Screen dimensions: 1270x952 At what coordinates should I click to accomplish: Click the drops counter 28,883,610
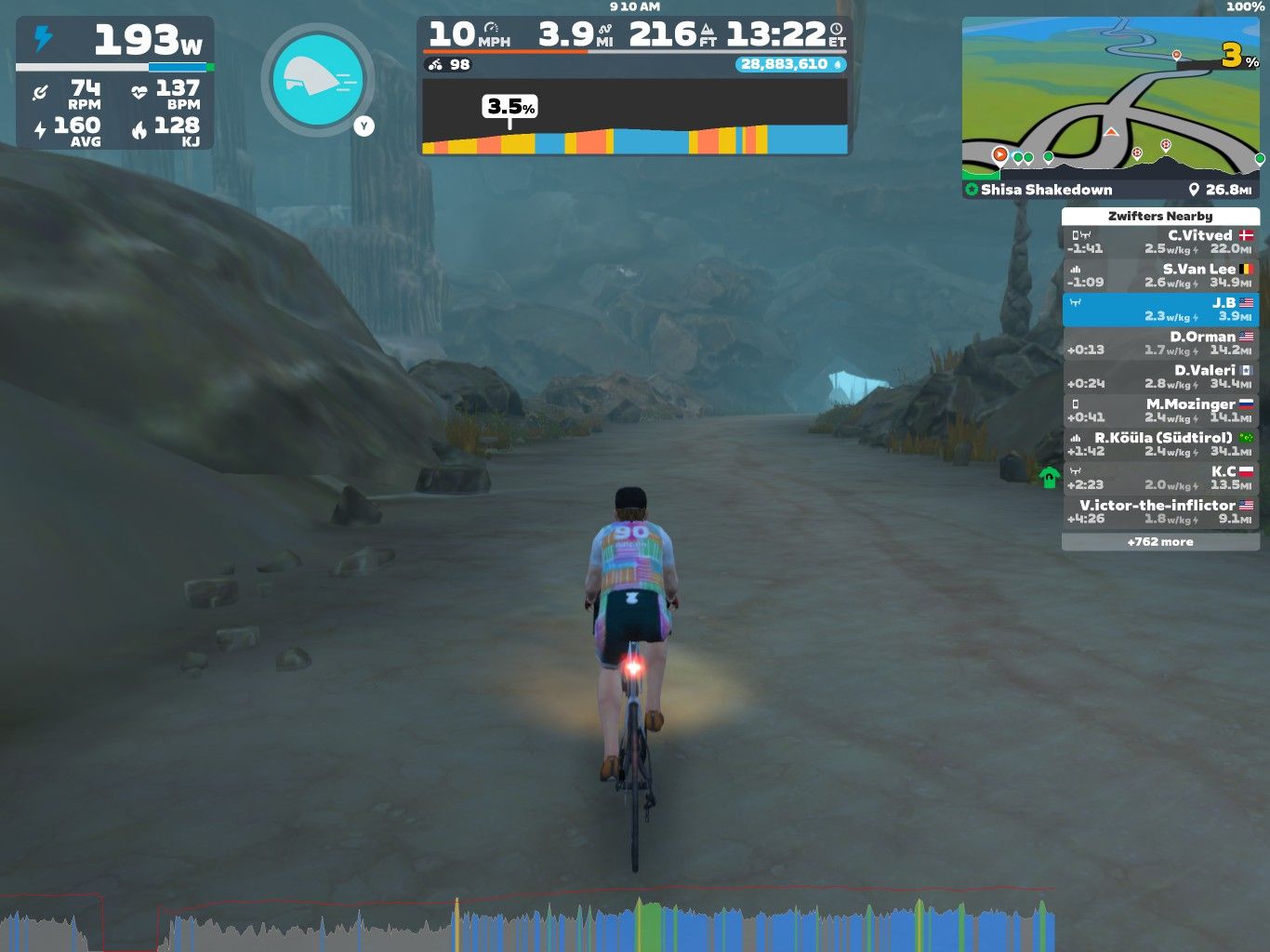791,64
